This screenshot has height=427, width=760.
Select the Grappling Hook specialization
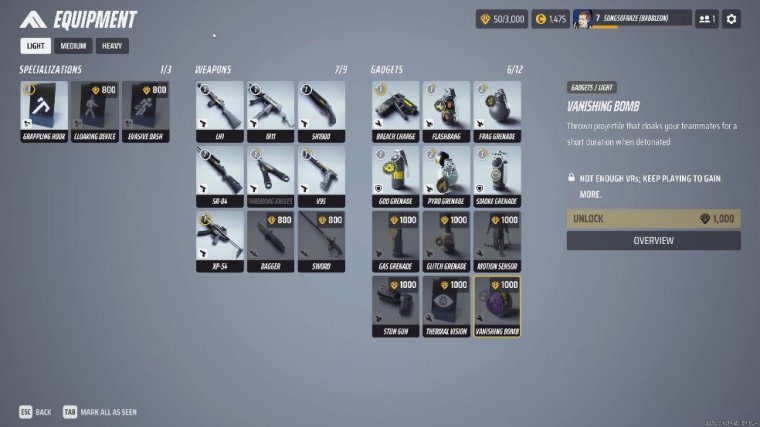(44, 111)
